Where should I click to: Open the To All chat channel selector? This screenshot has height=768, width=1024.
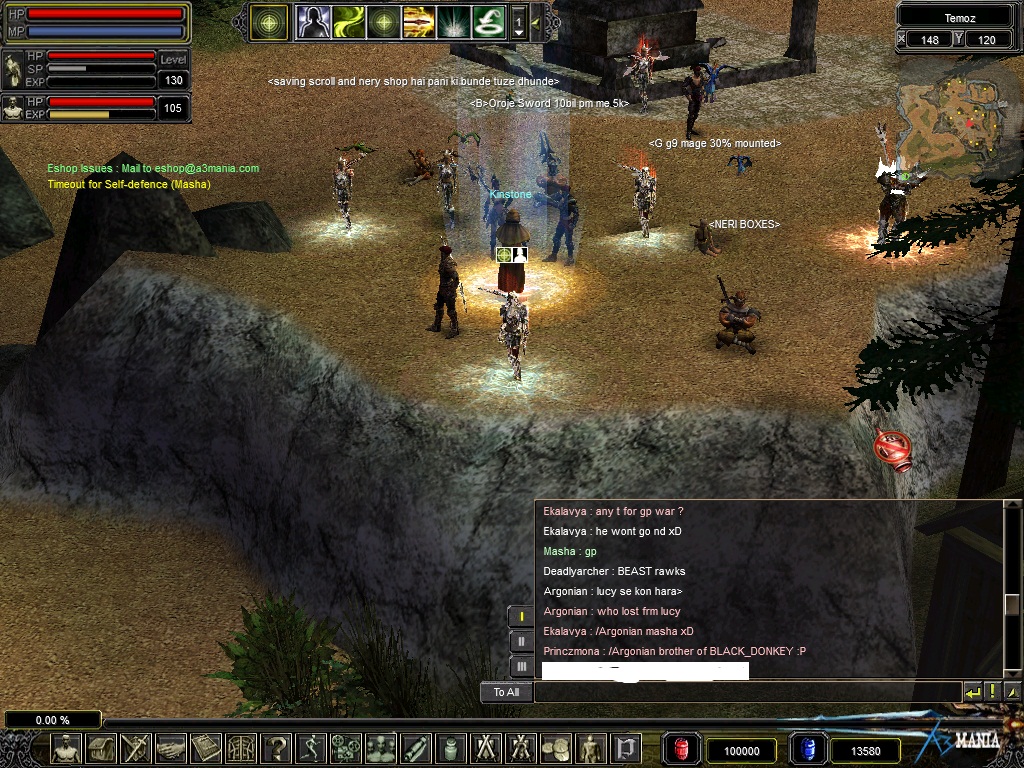[x=506, y=692]
